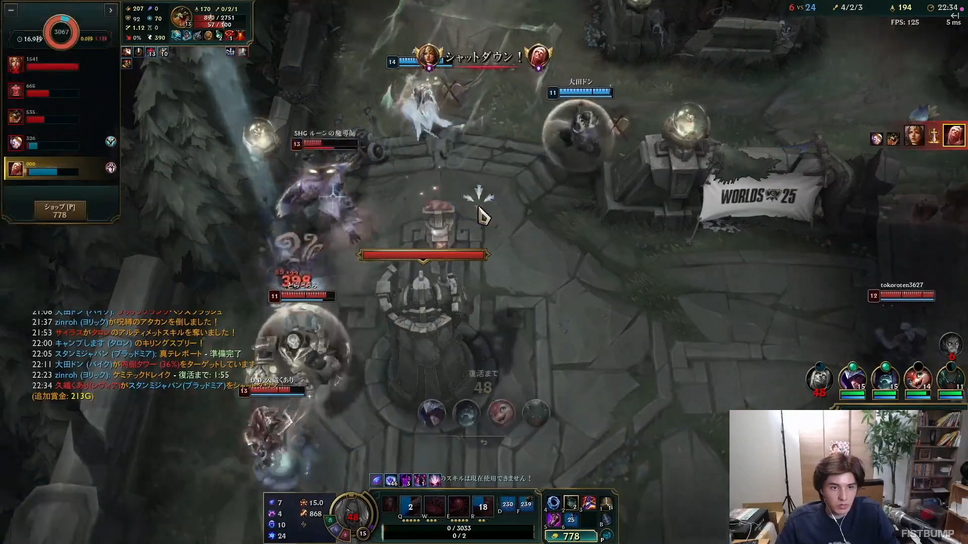The height and width of the screenshot is (544, 968).
Task: Select the highlighted bottom damage source row
Action: point(60,169)
